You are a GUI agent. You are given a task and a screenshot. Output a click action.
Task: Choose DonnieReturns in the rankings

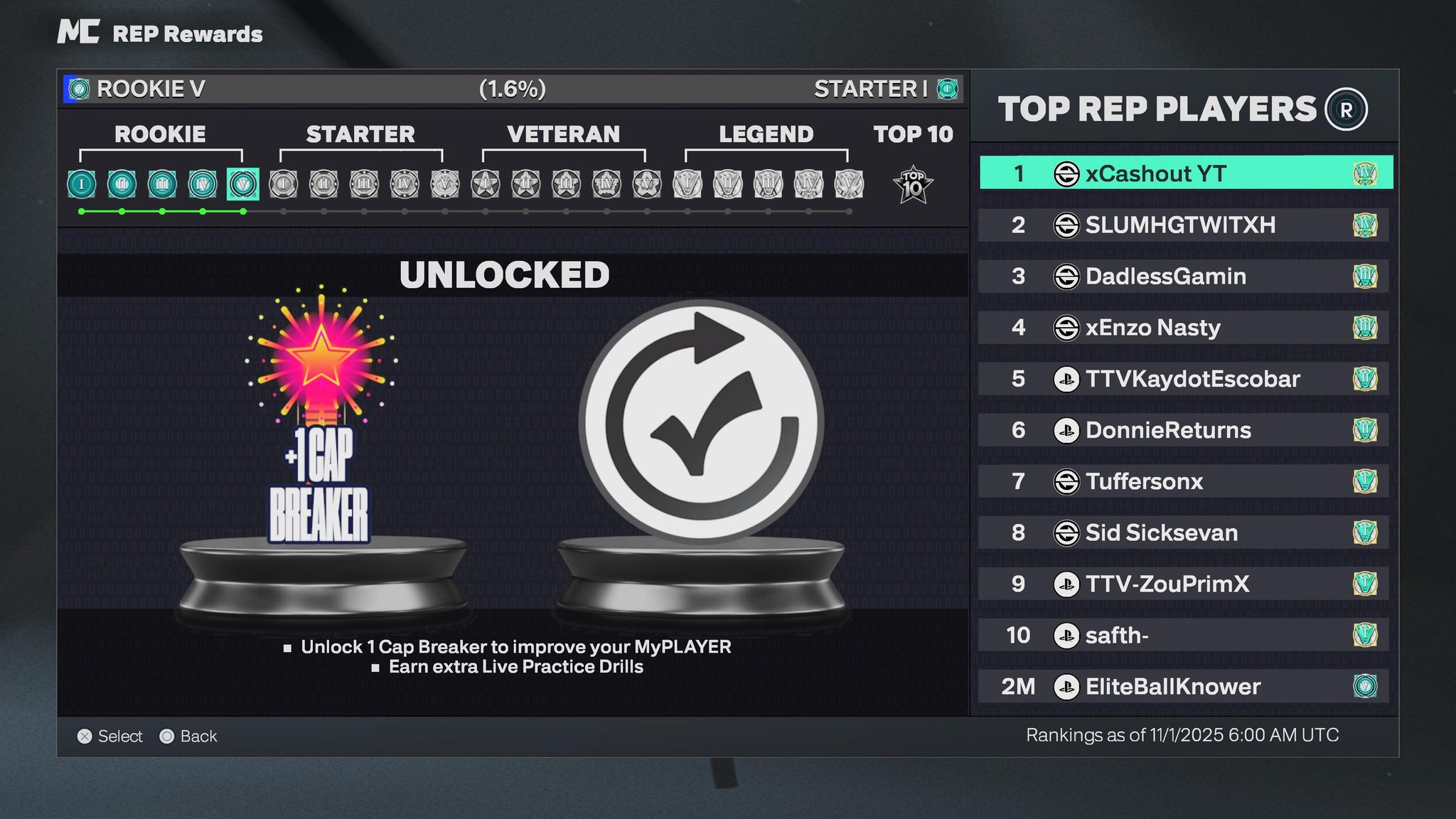pos(1184,430)
